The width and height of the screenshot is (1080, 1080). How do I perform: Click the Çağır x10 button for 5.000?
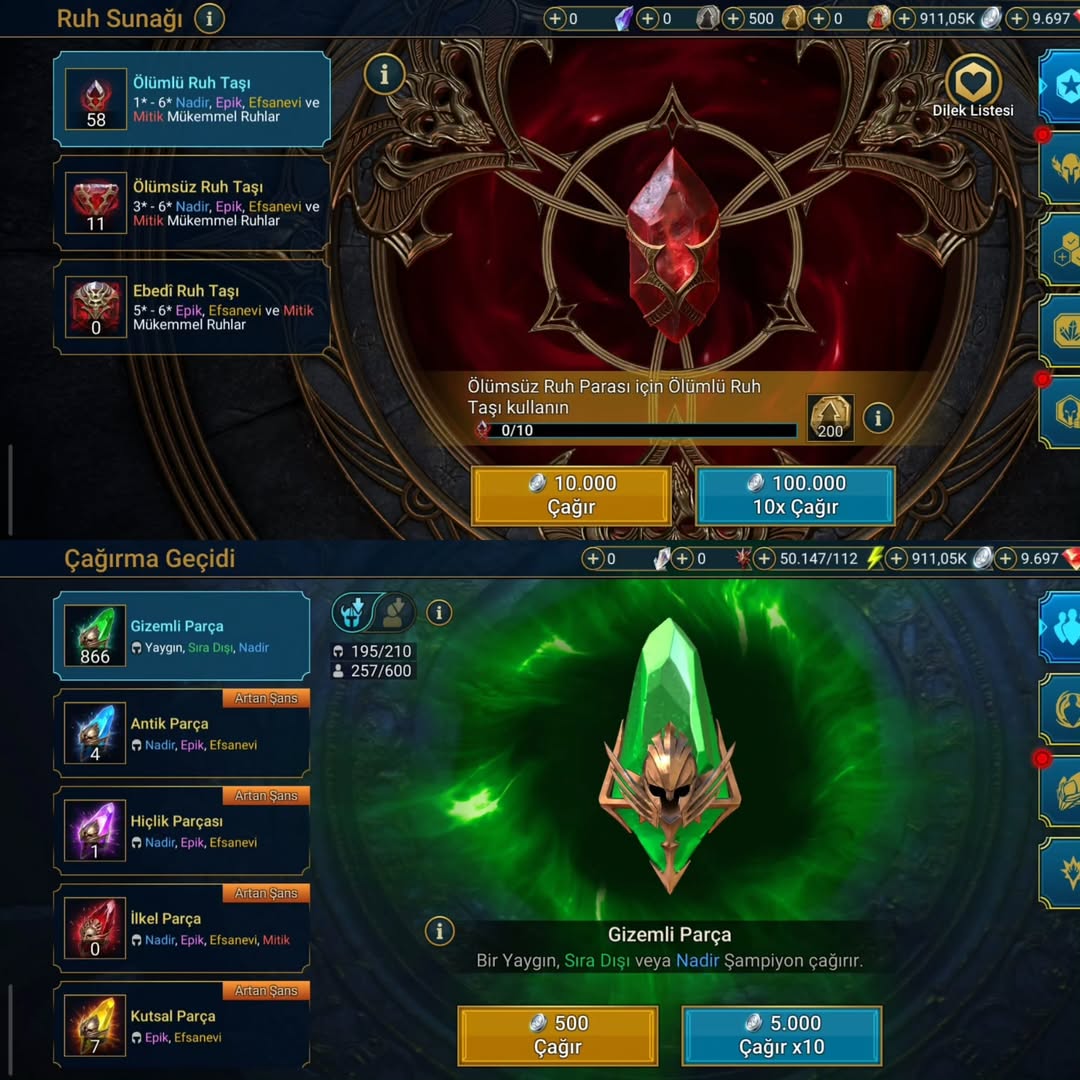tap(782, 1035)
